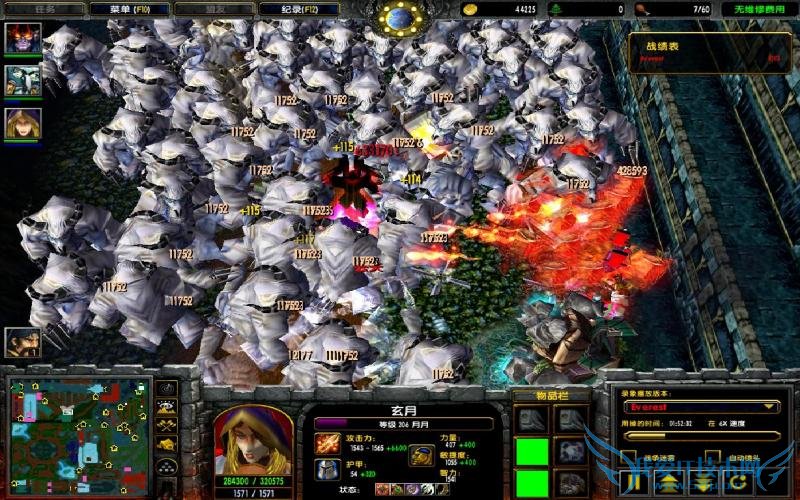This screenshot has width=800, height=500.
Task: Click the replay elapsed-time progress bar
Action: (x=700, y=435)
